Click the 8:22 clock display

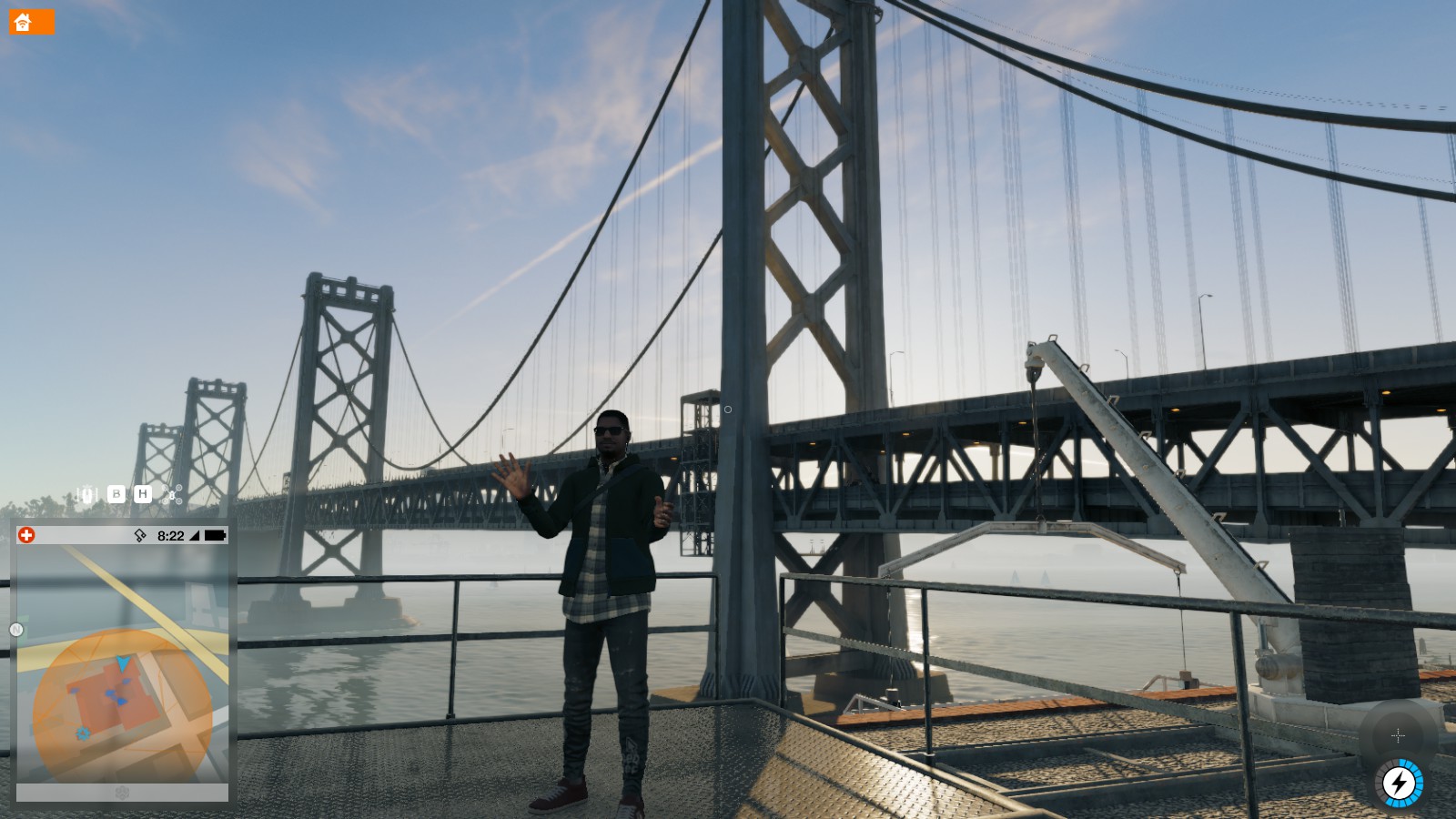[170, 536]
